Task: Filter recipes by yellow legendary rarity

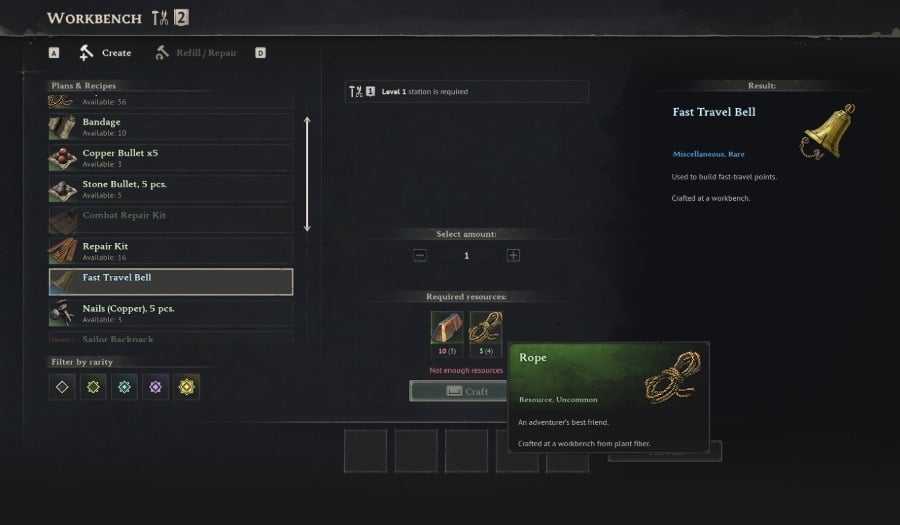Action: [x=187, y=387]
